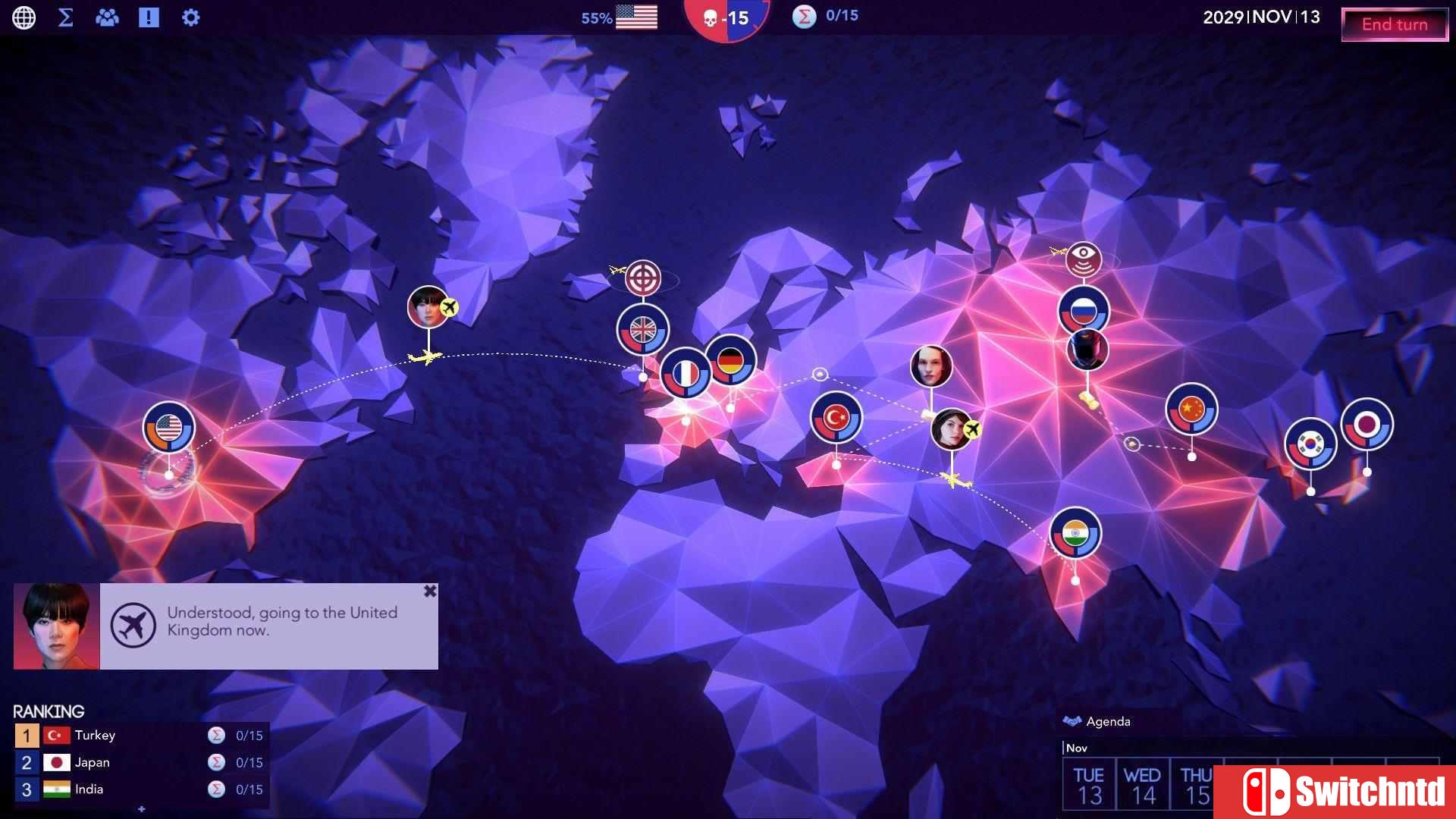Open the settings gear
Image resolution: width=1456 pixels, height=819 pixels.
190,17
